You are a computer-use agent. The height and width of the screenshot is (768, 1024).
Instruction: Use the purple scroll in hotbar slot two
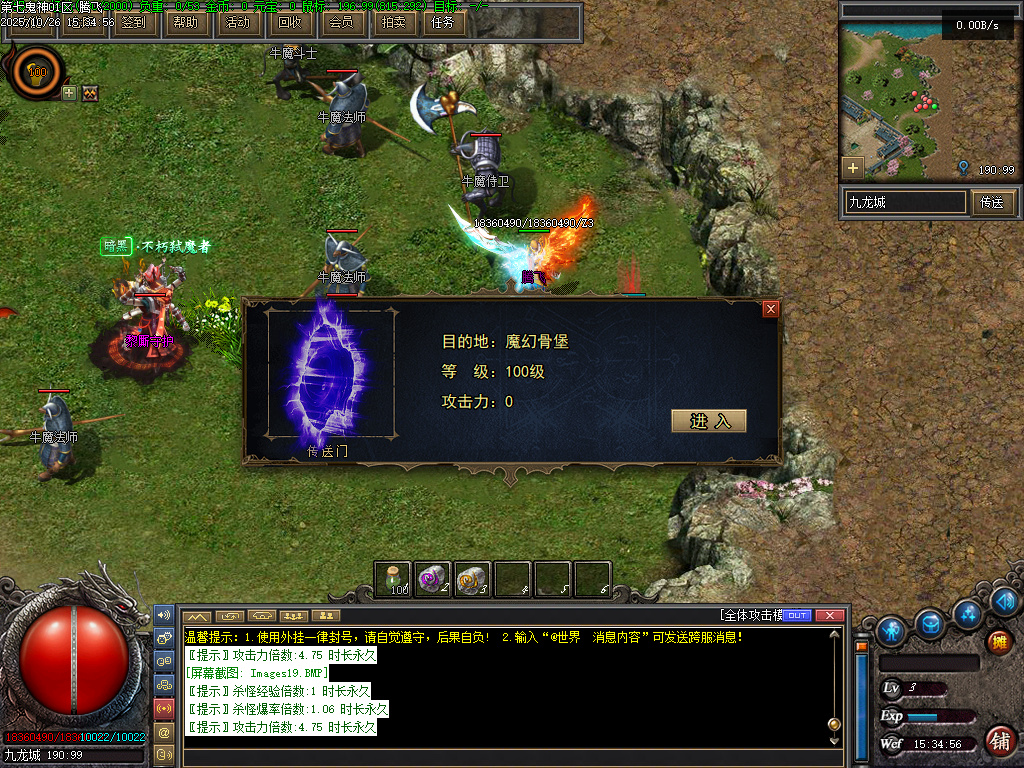[x=433, y=579]
